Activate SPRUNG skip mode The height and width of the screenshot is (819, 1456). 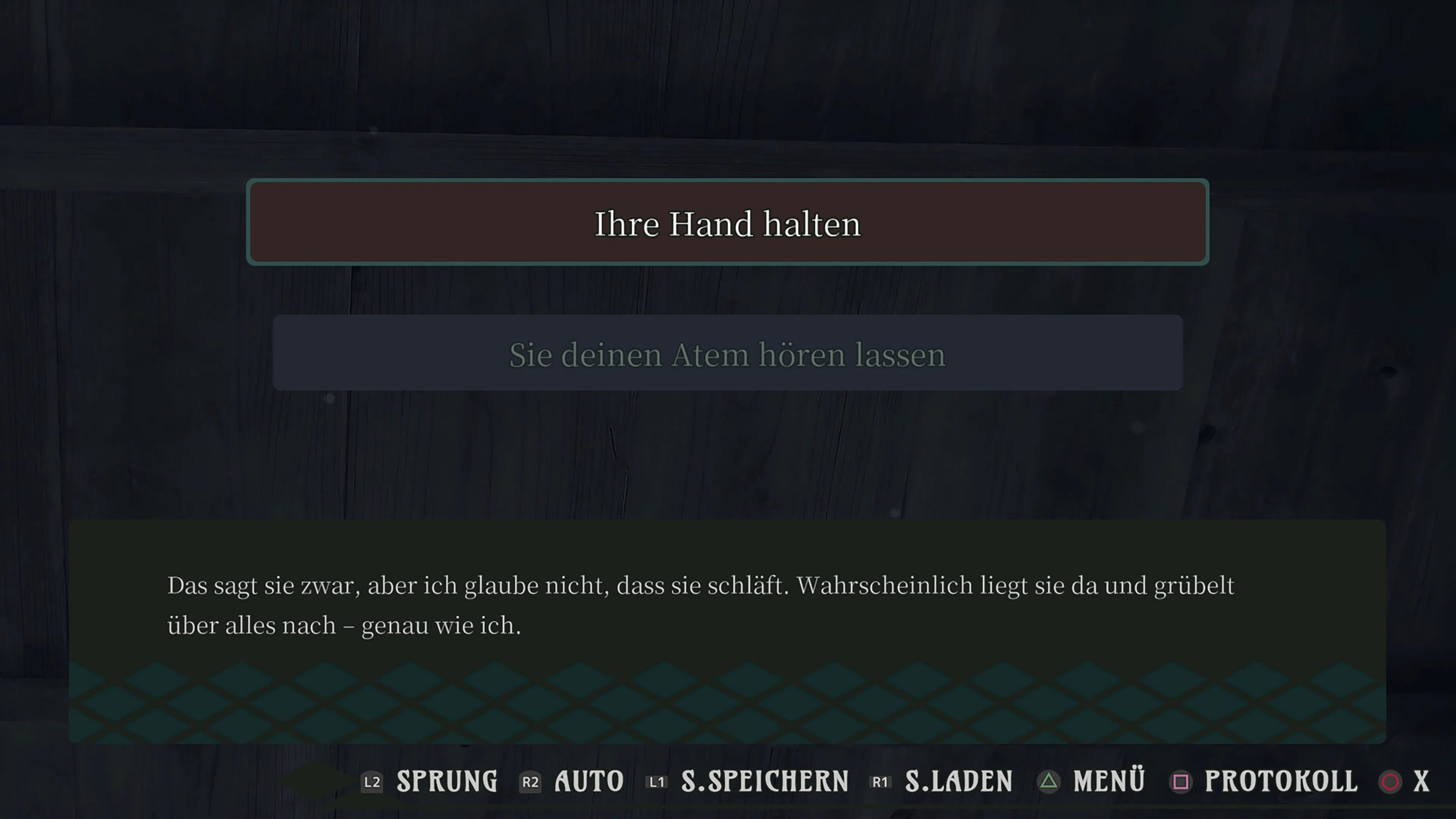447,782
